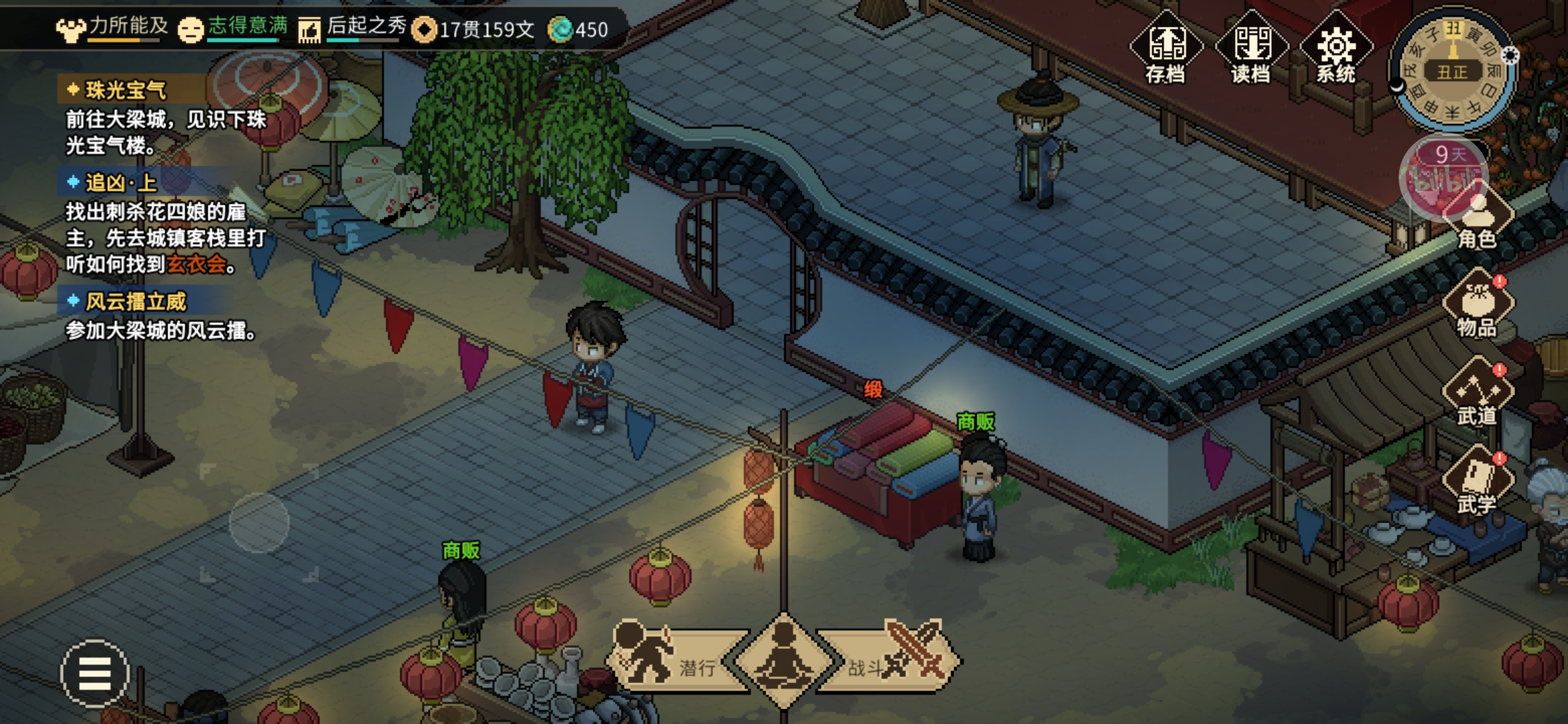This screenshot has width=1568, height=724.
Task: Open the round hamburger menu button
Action: point(94,673)
